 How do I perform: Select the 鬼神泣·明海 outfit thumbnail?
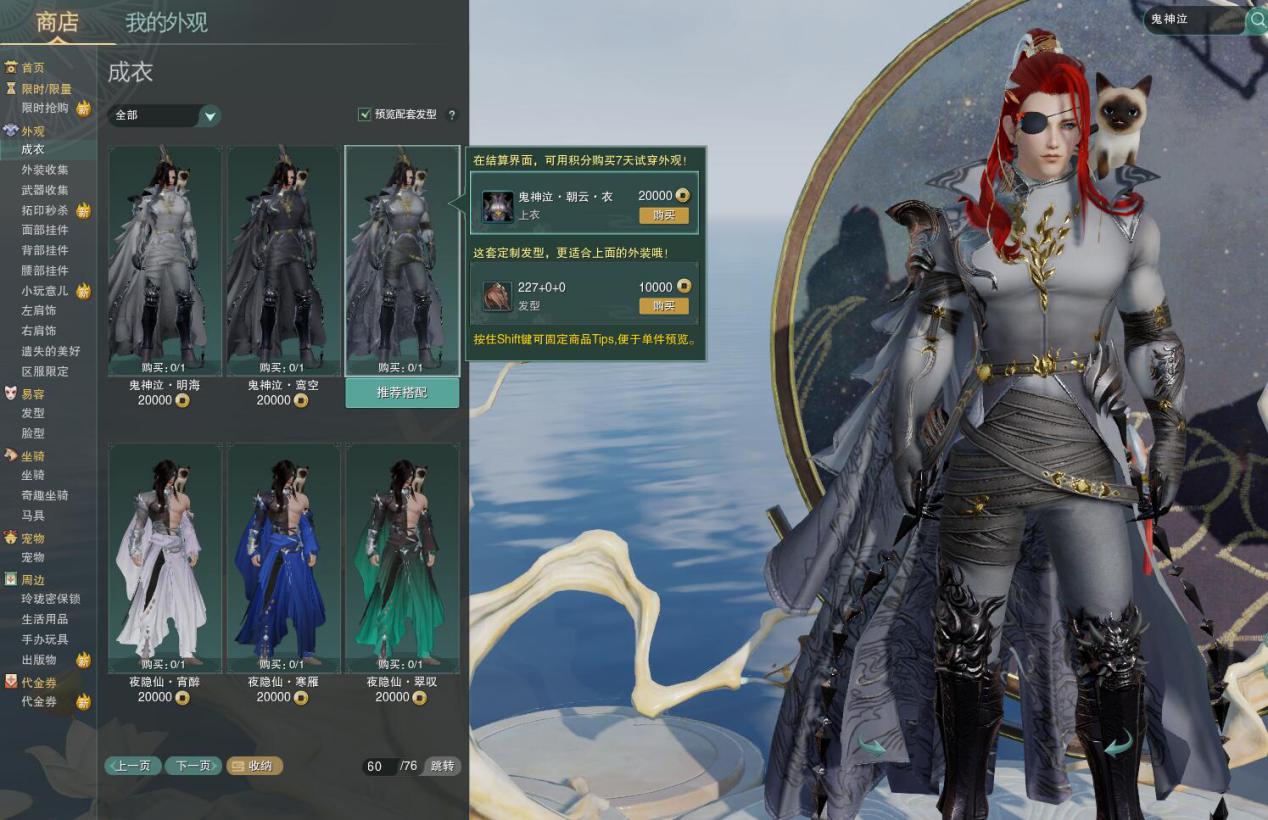(164, 260)
